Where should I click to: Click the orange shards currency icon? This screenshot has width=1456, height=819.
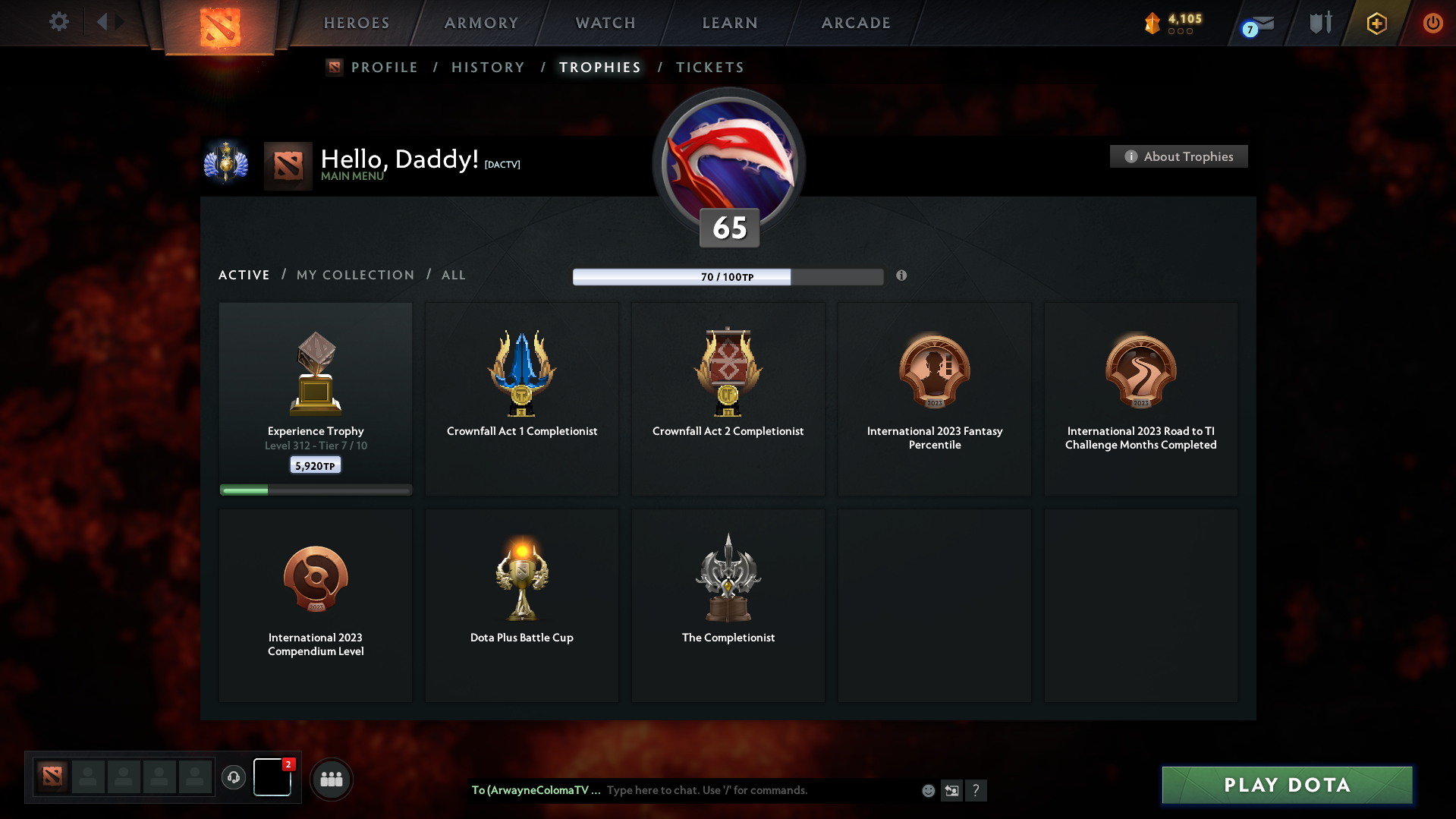point(1153,23)
